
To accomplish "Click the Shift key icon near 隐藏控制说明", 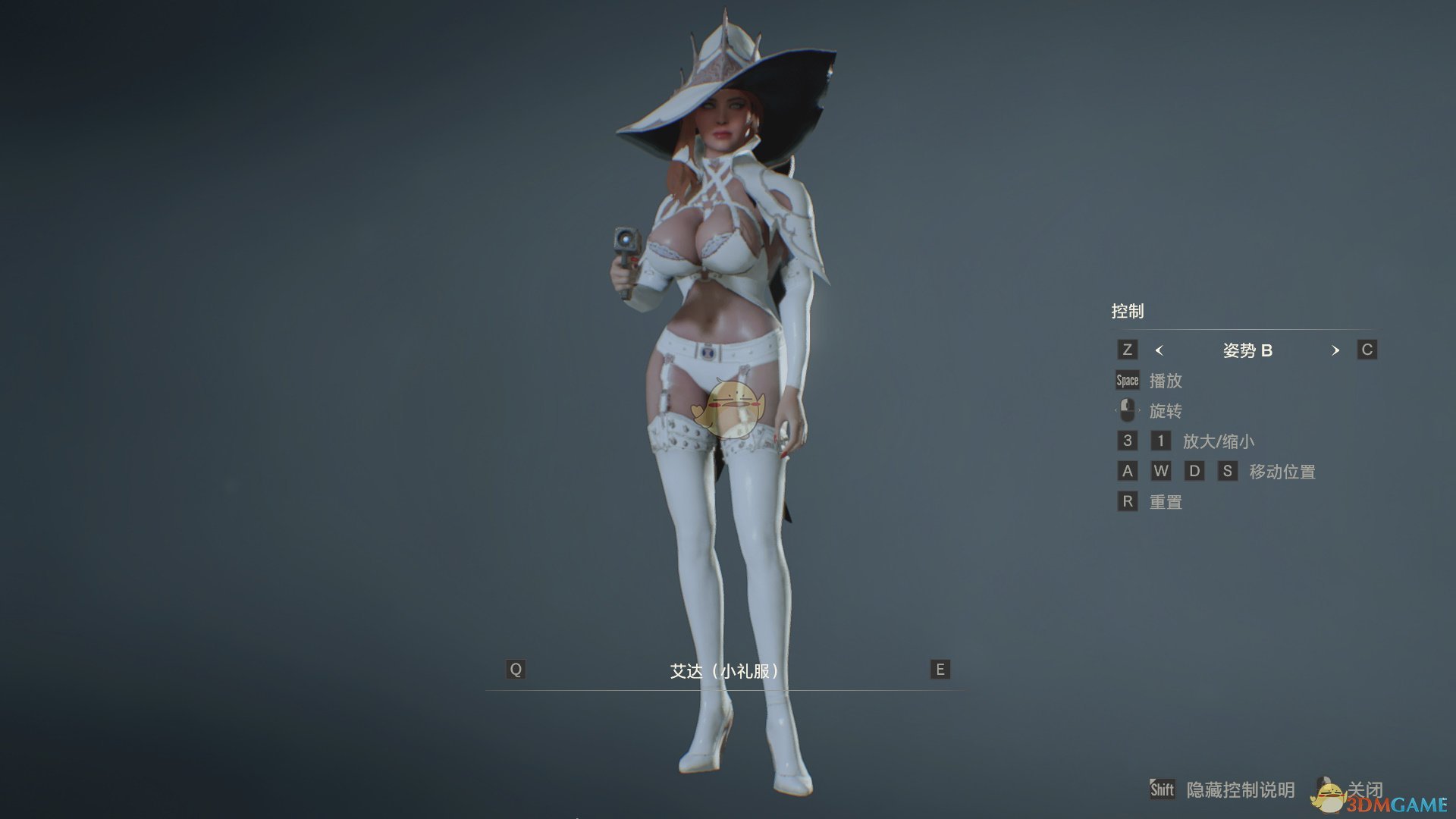I will [1163, 789].
